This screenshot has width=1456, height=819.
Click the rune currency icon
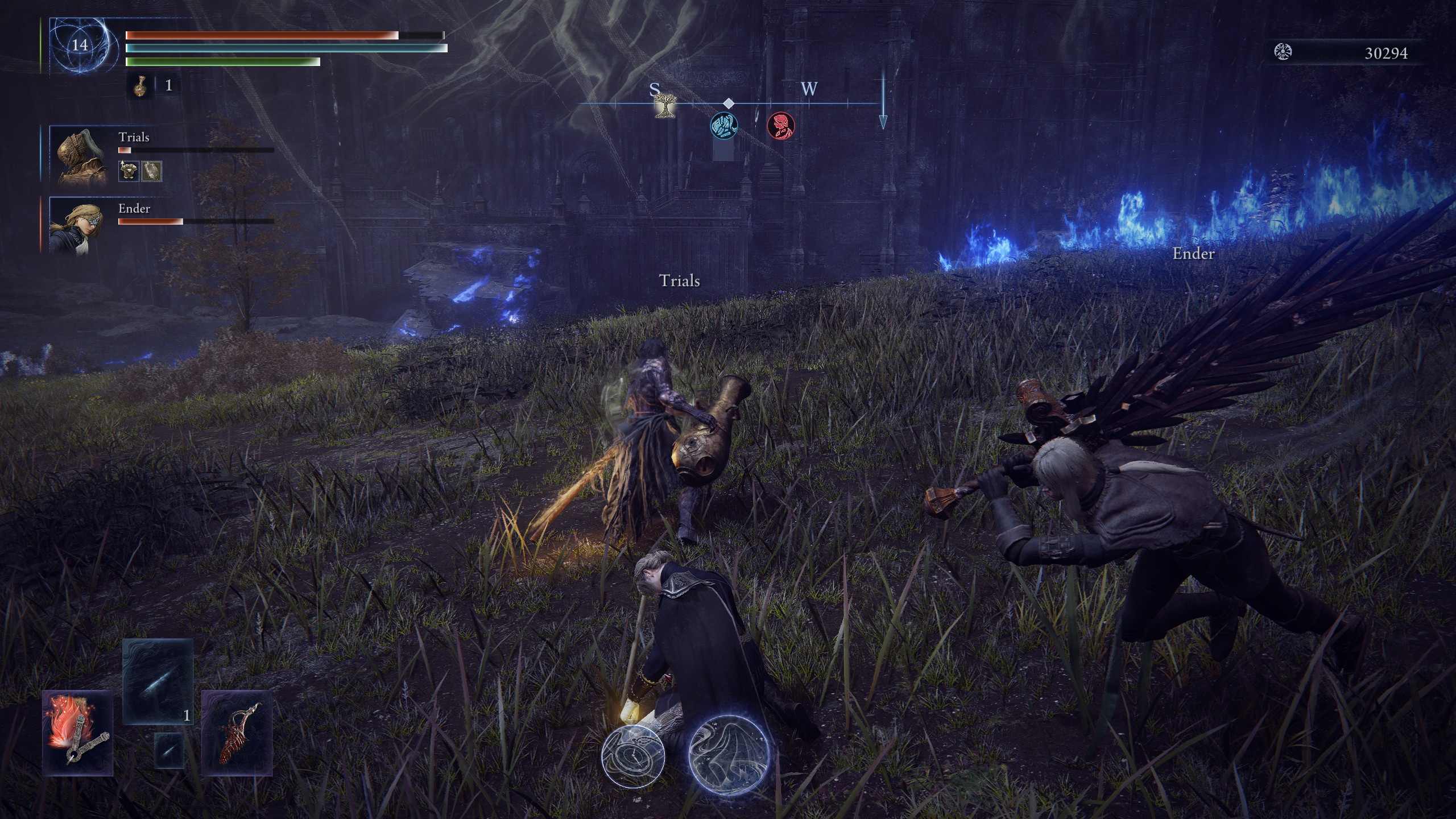click(x=1283, y=52)
